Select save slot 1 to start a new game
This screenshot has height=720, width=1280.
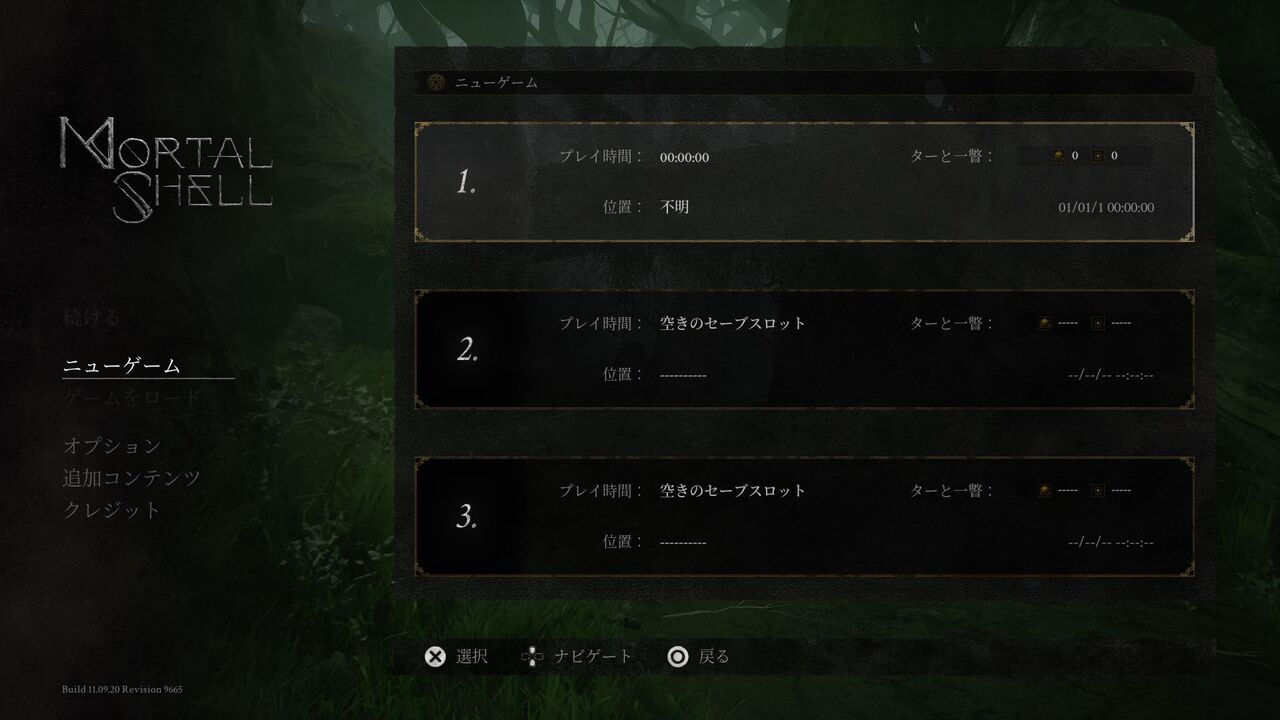(800, 181)
